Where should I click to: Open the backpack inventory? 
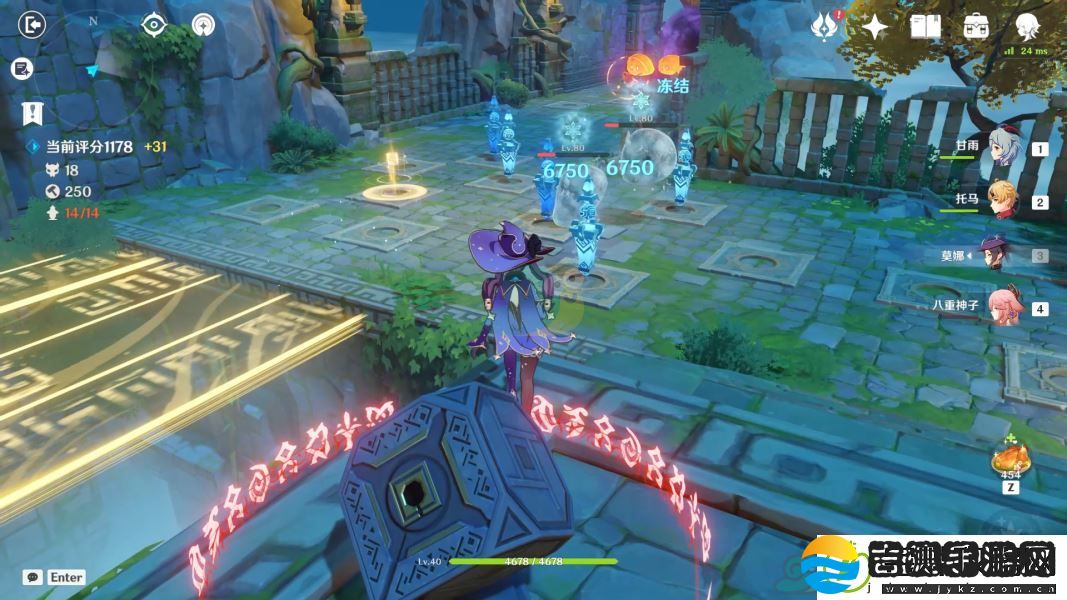pyautogui.click(x=976, y=27)
